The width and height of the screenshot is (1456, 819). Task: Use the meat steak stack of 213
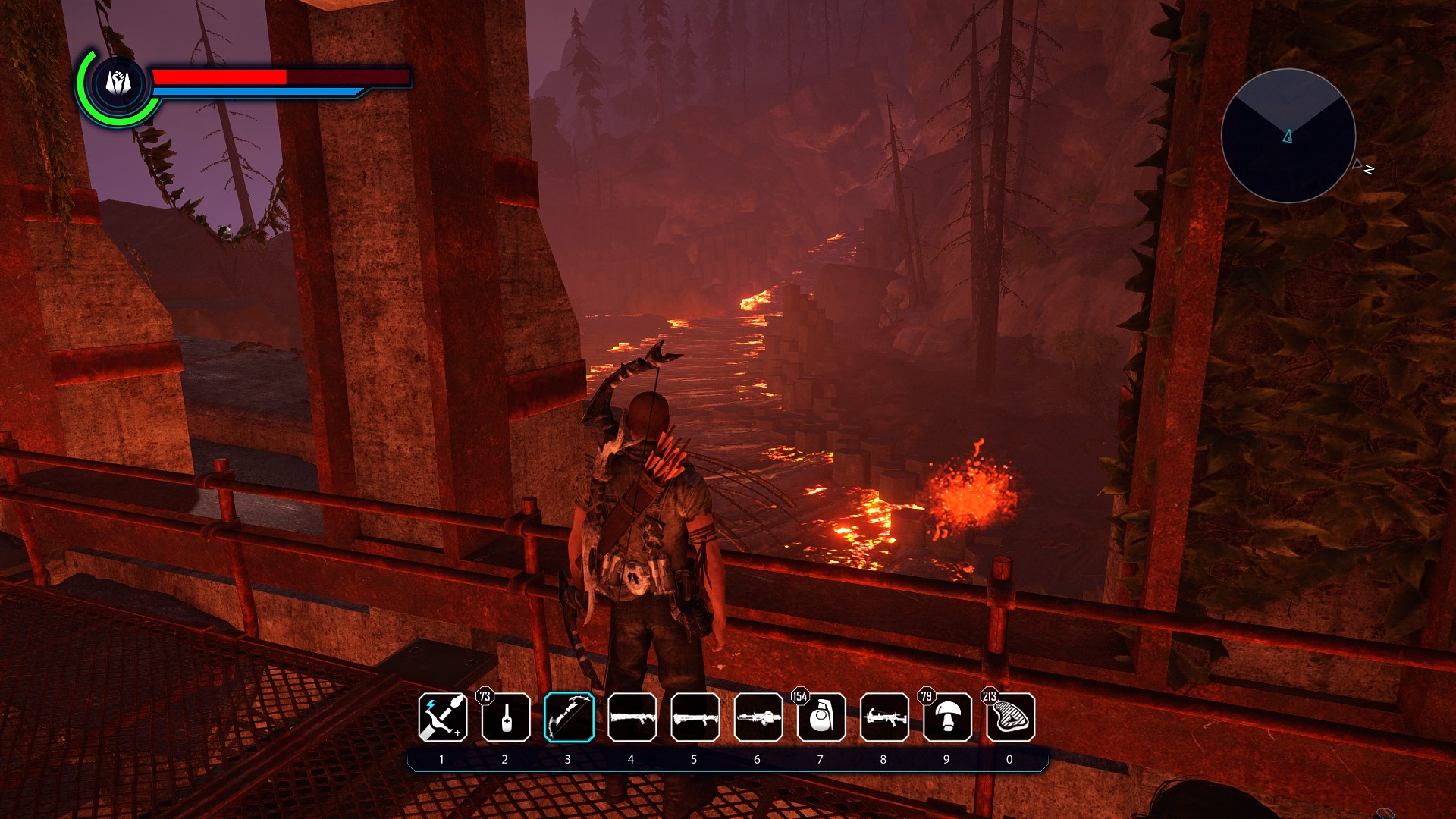click(1010, 717)
